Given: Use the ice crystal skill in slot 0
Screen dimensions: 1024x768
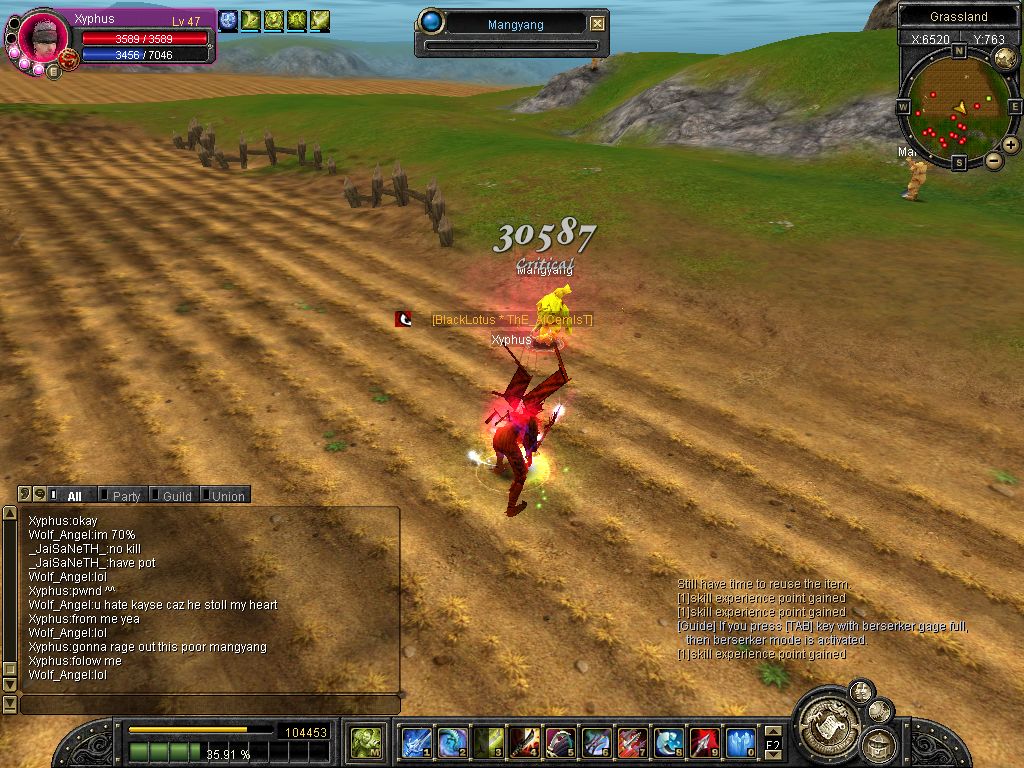Looking at the screenshot, I should (740, 743).
